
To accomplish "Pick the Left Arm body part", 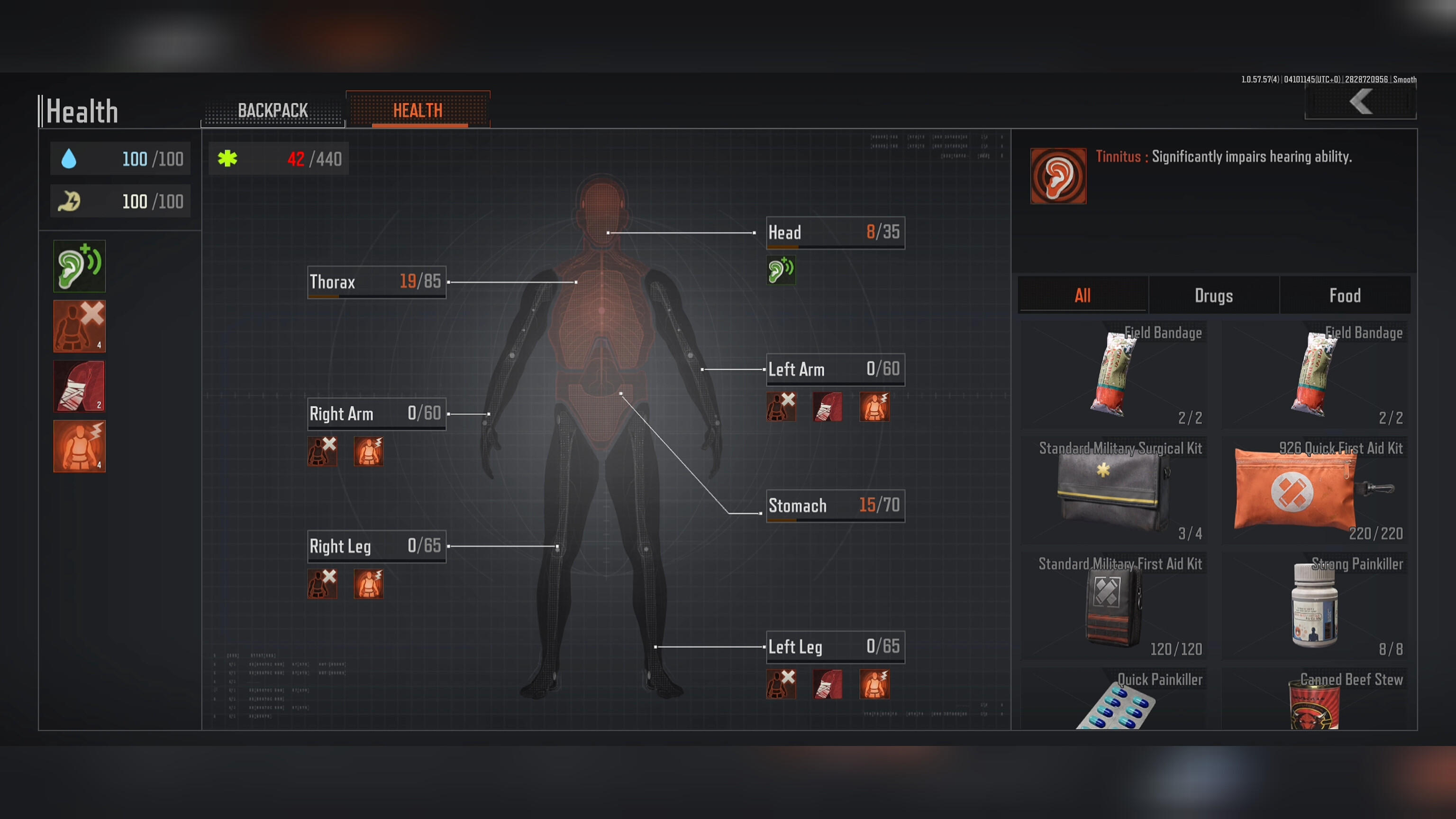I will click(835, 369).
